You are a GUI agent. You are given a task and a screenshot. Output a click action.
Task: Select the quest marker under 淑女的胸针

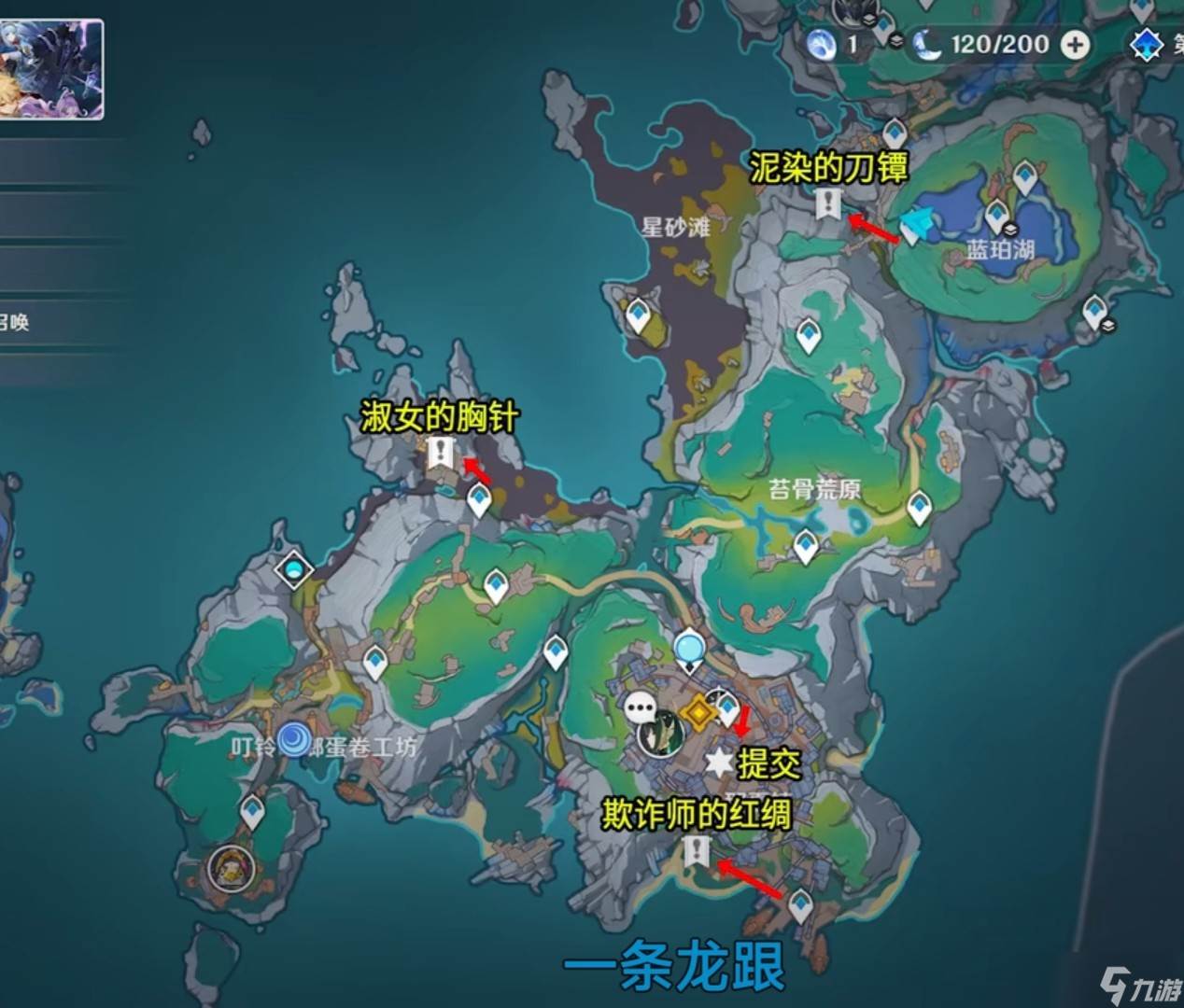[441, 455]
